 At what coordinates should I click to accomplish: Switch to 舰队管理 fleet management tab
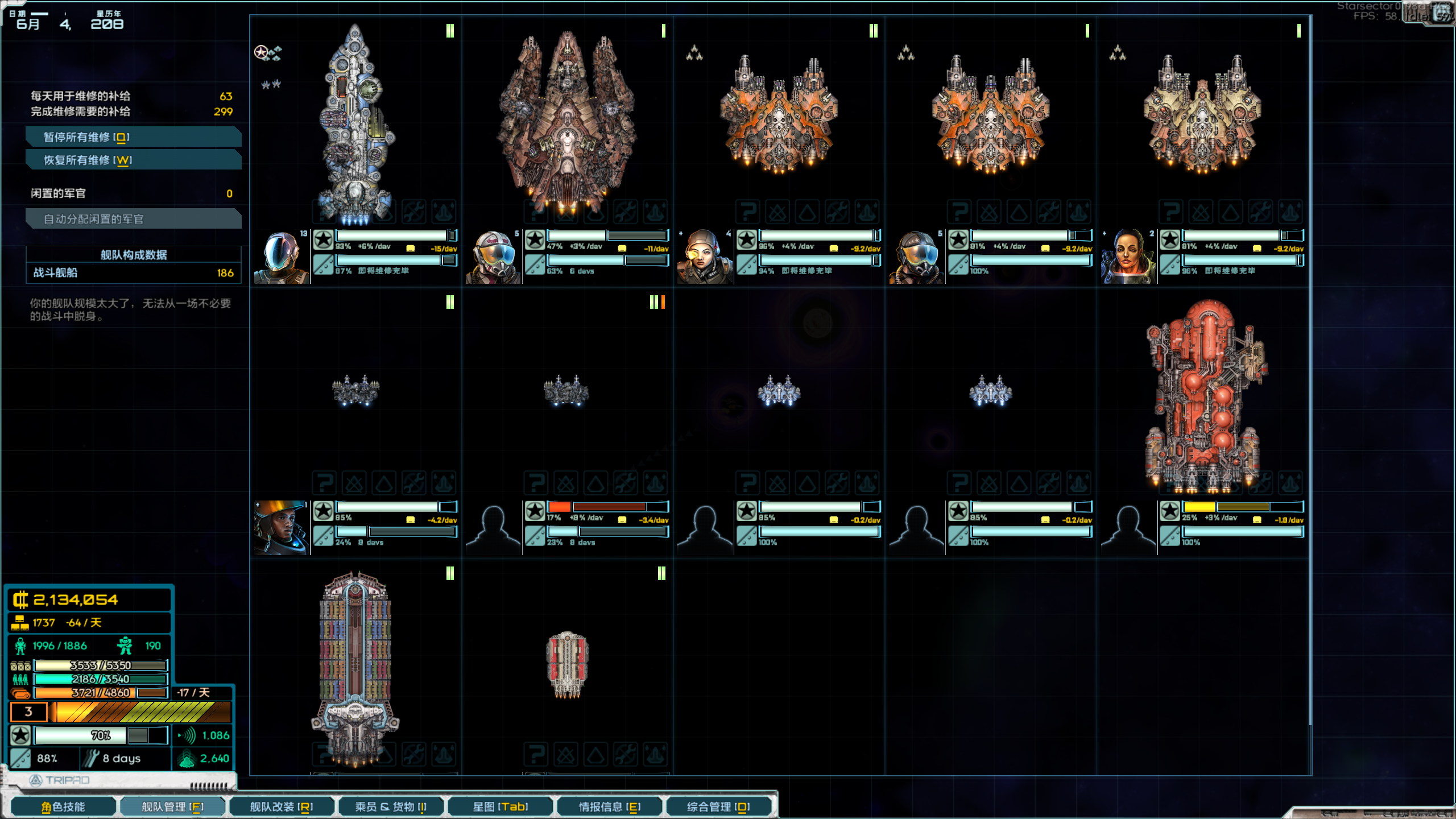tap(172, 806)
